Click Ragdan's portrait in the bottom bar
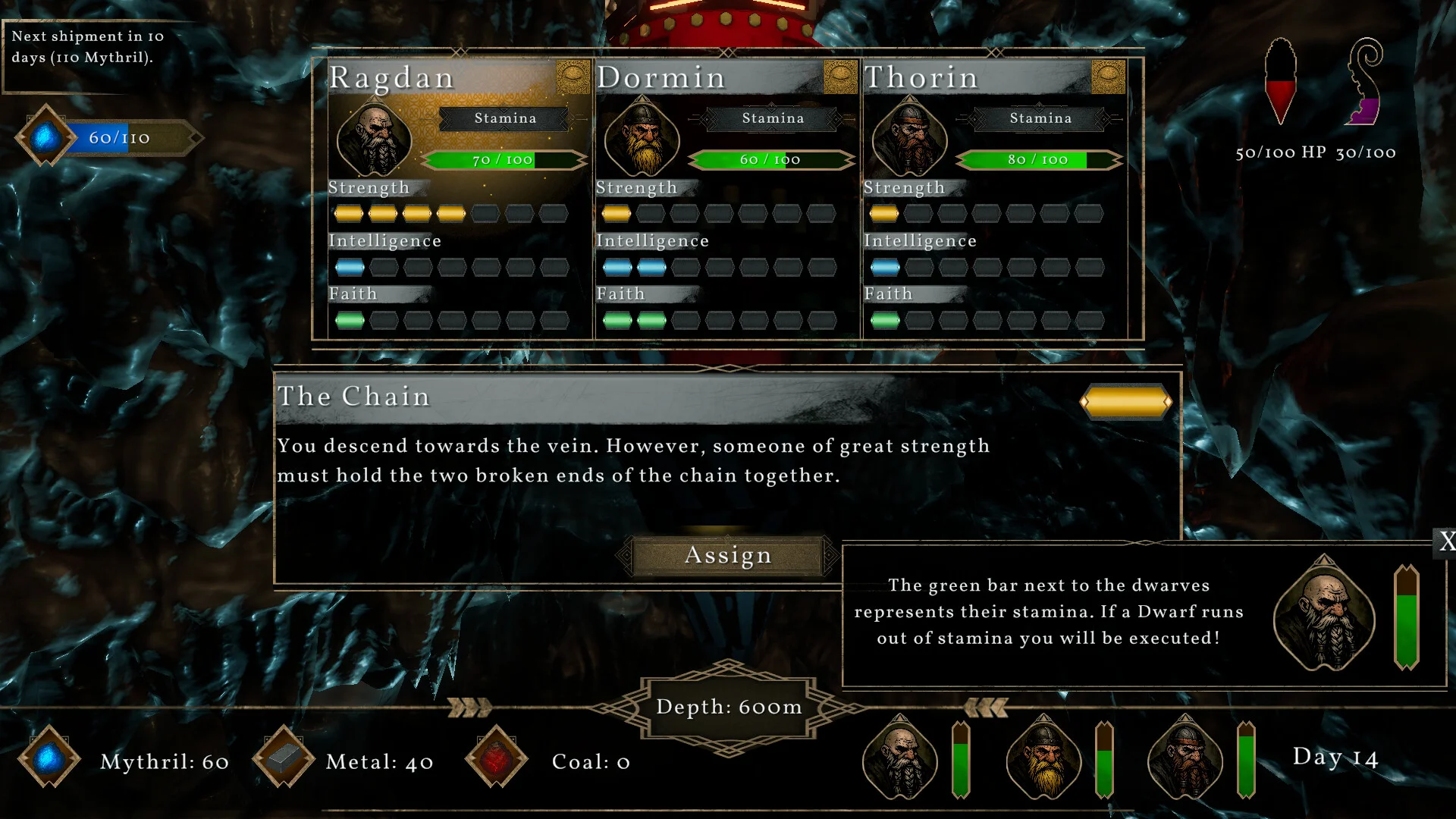 click(900, 758)
